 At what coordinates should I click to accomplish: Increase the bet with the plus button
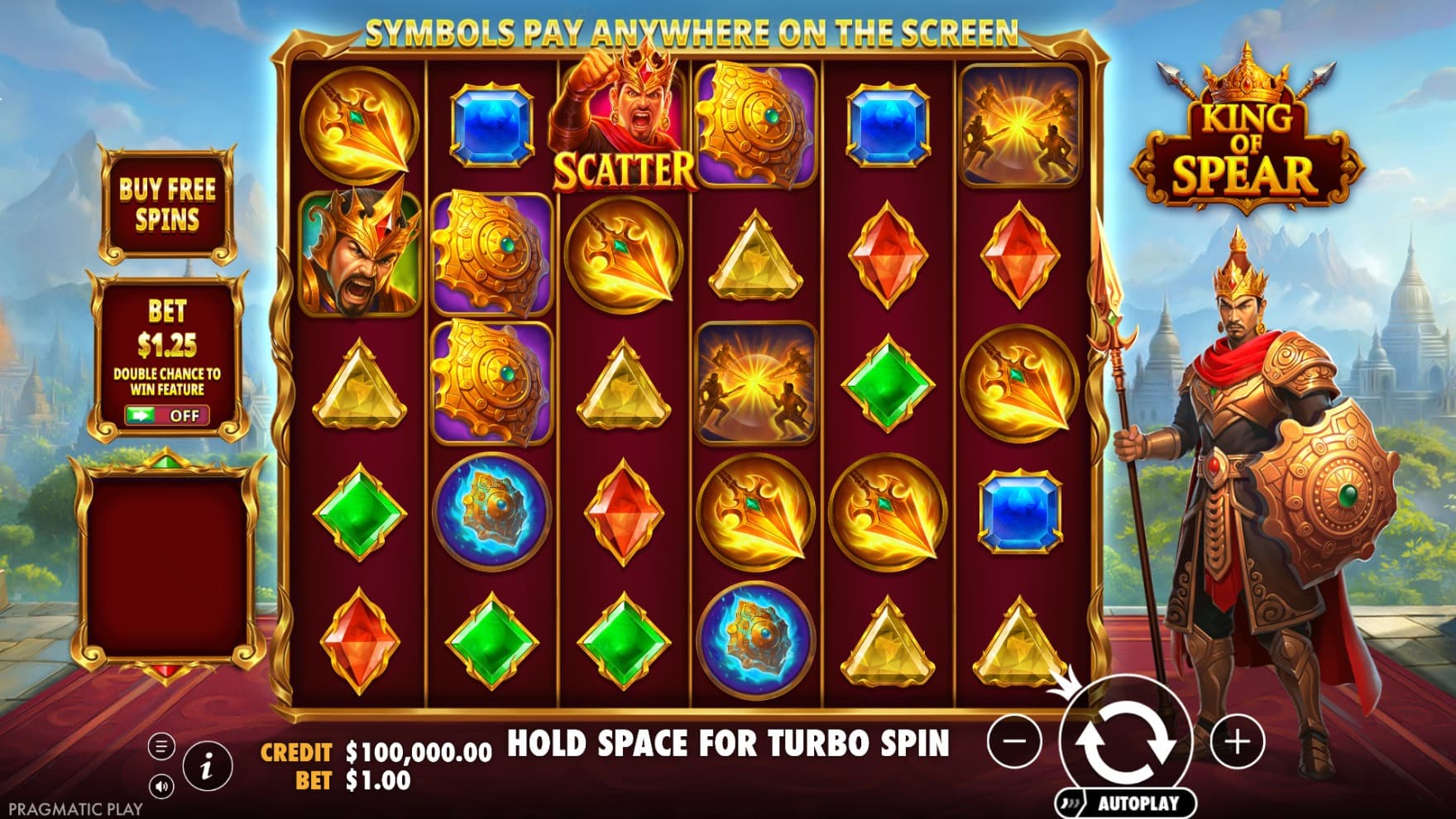(x=1238, y=740)
